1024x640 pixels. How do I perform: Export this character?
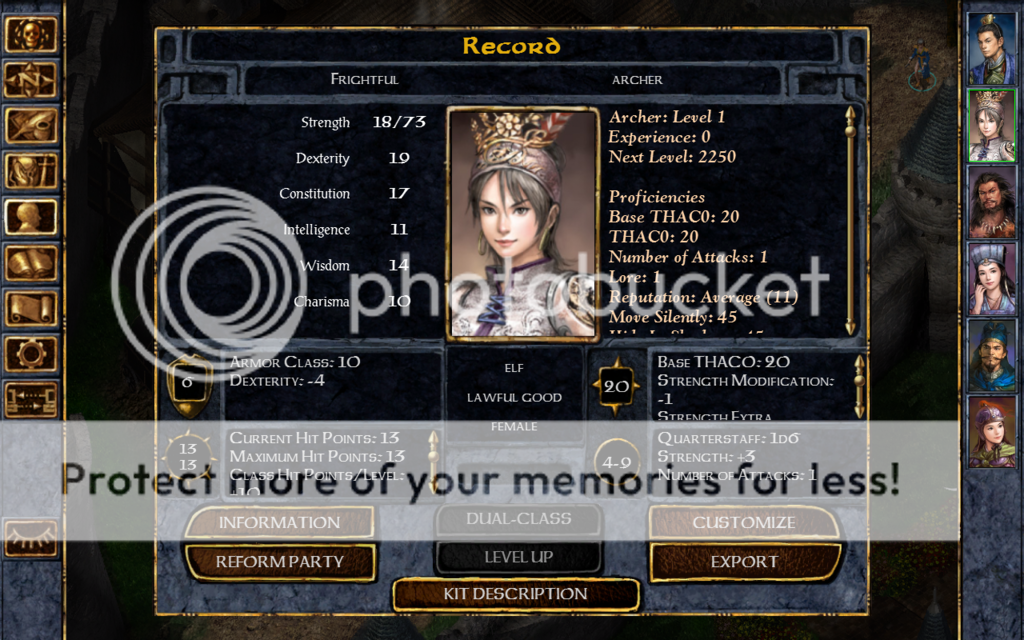744,562
